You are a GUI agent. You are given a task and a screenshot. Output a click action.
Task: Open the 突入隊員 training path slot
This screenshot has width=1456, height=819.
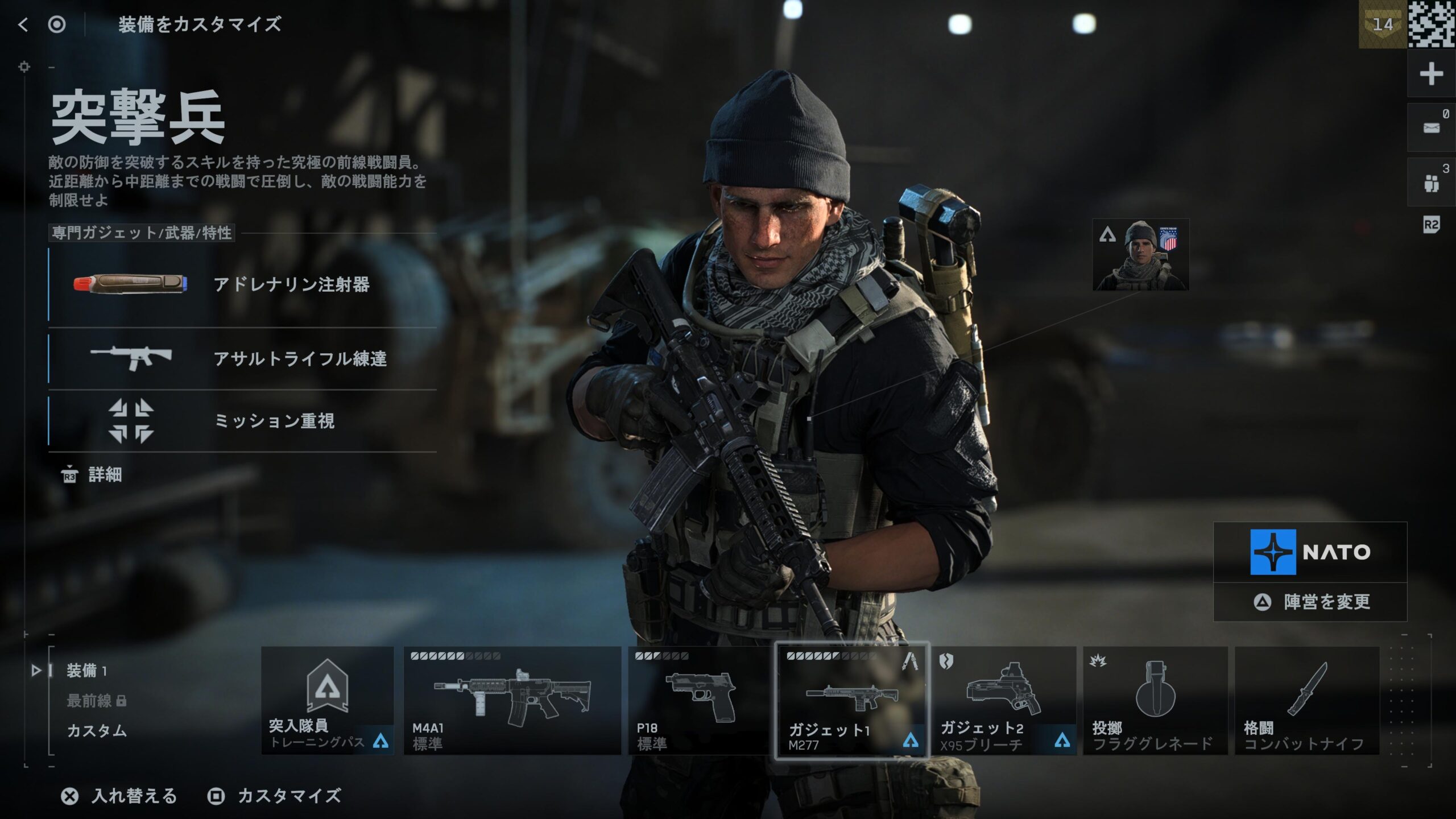pos(328,701)
